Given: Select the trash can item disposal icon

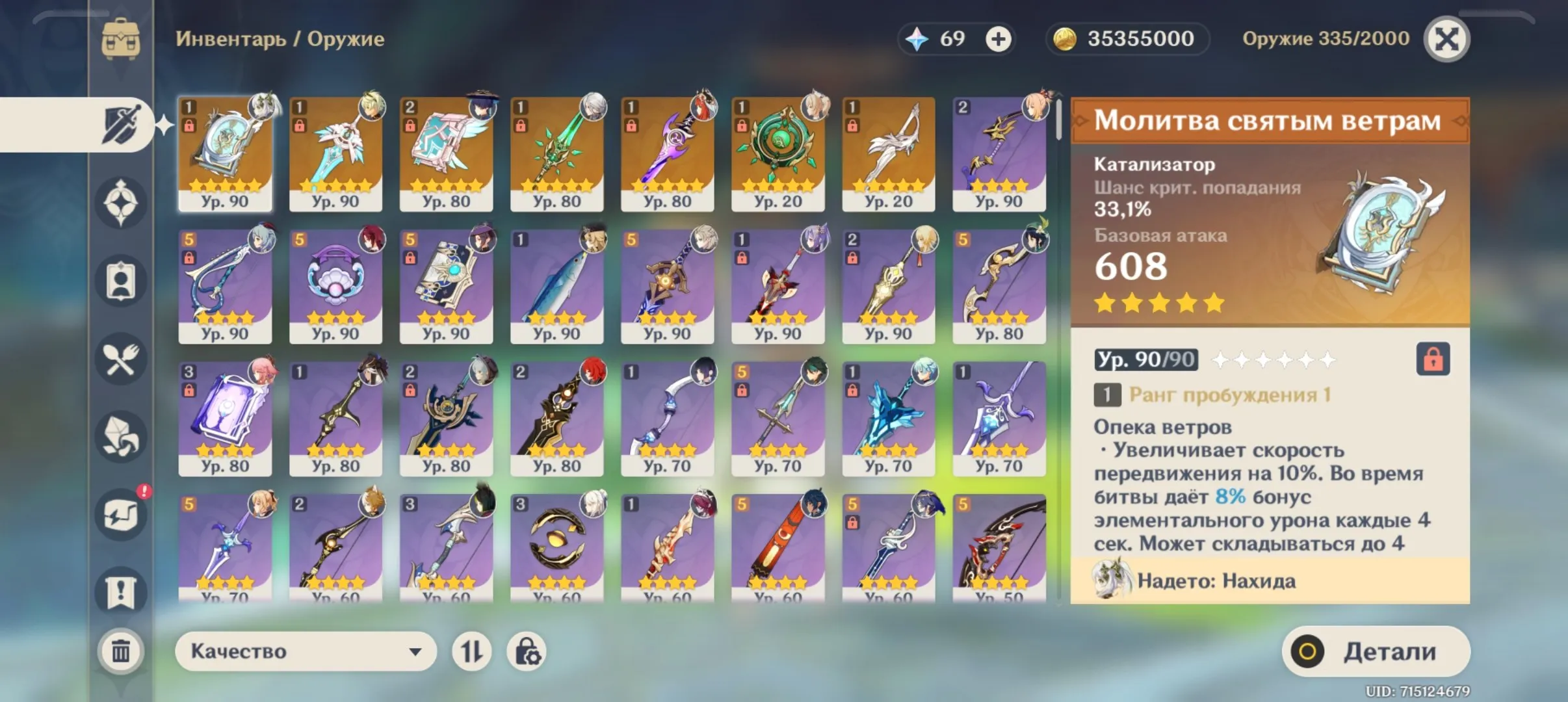Looking at the screenshot, I should [120, 650].
